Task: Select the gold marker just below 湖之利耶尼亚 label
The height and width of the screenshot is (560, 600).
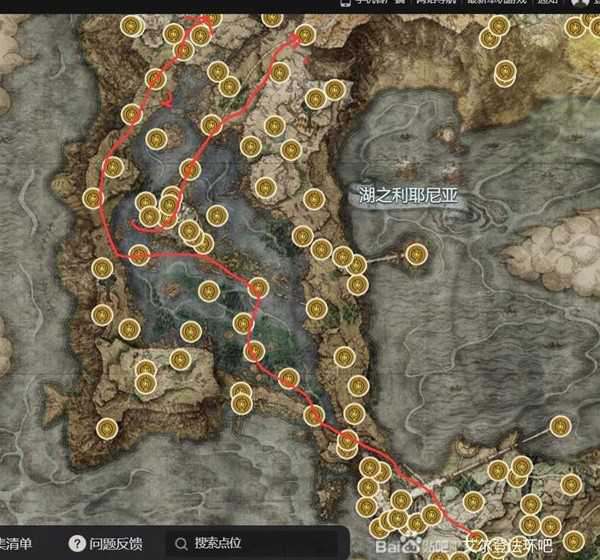Action: click(x=417, y=254)
